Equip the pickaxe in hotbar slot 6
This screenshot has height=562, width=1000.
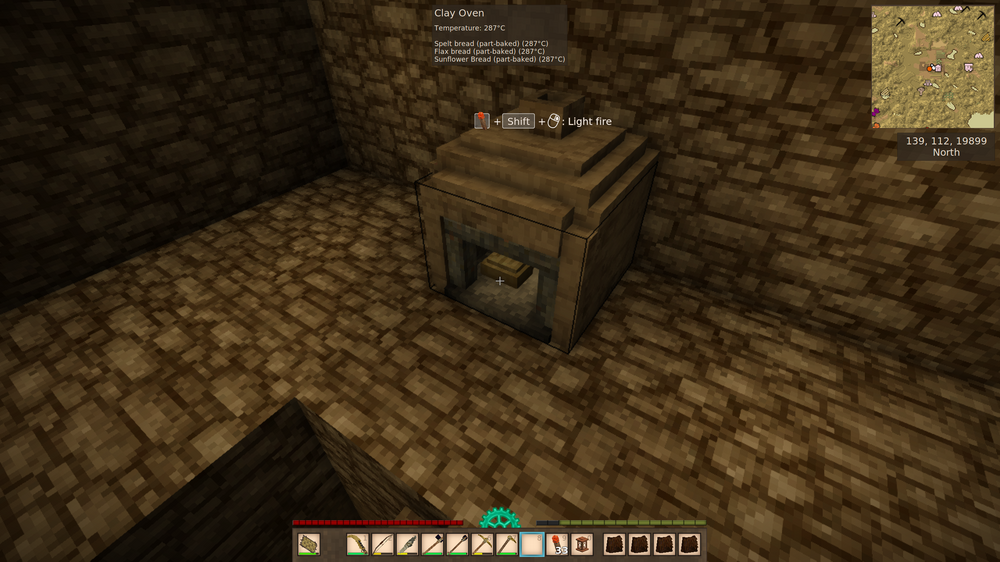click(x=482, y=545)
